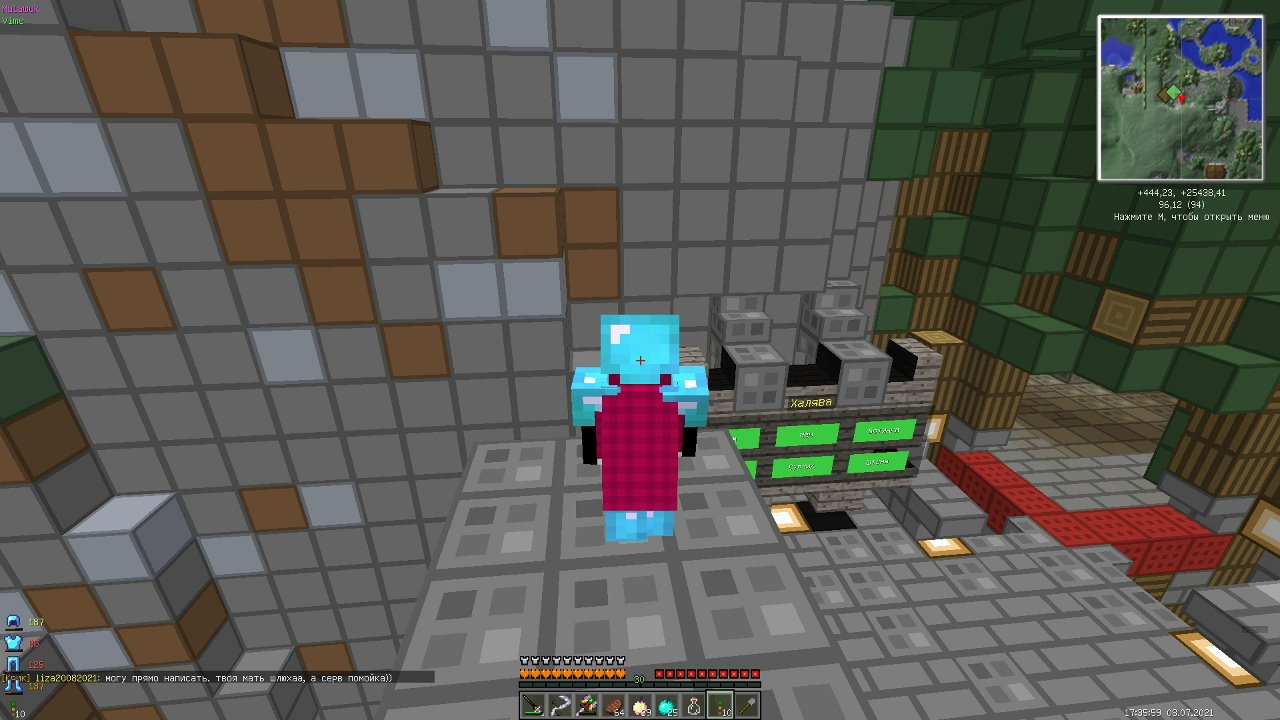Click the diamond helmet durability icon

click(x=14, y=622)
